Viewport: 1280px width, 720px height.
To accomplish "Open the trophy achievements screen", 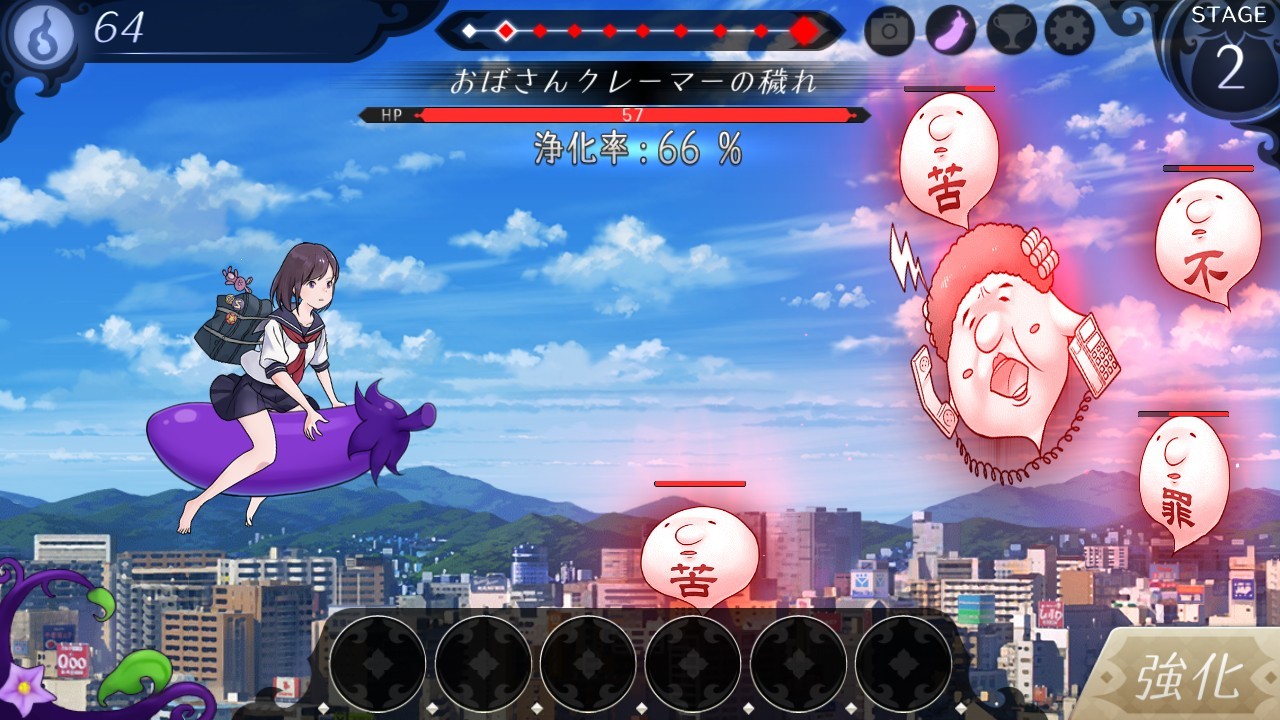I will (1011, 31).
